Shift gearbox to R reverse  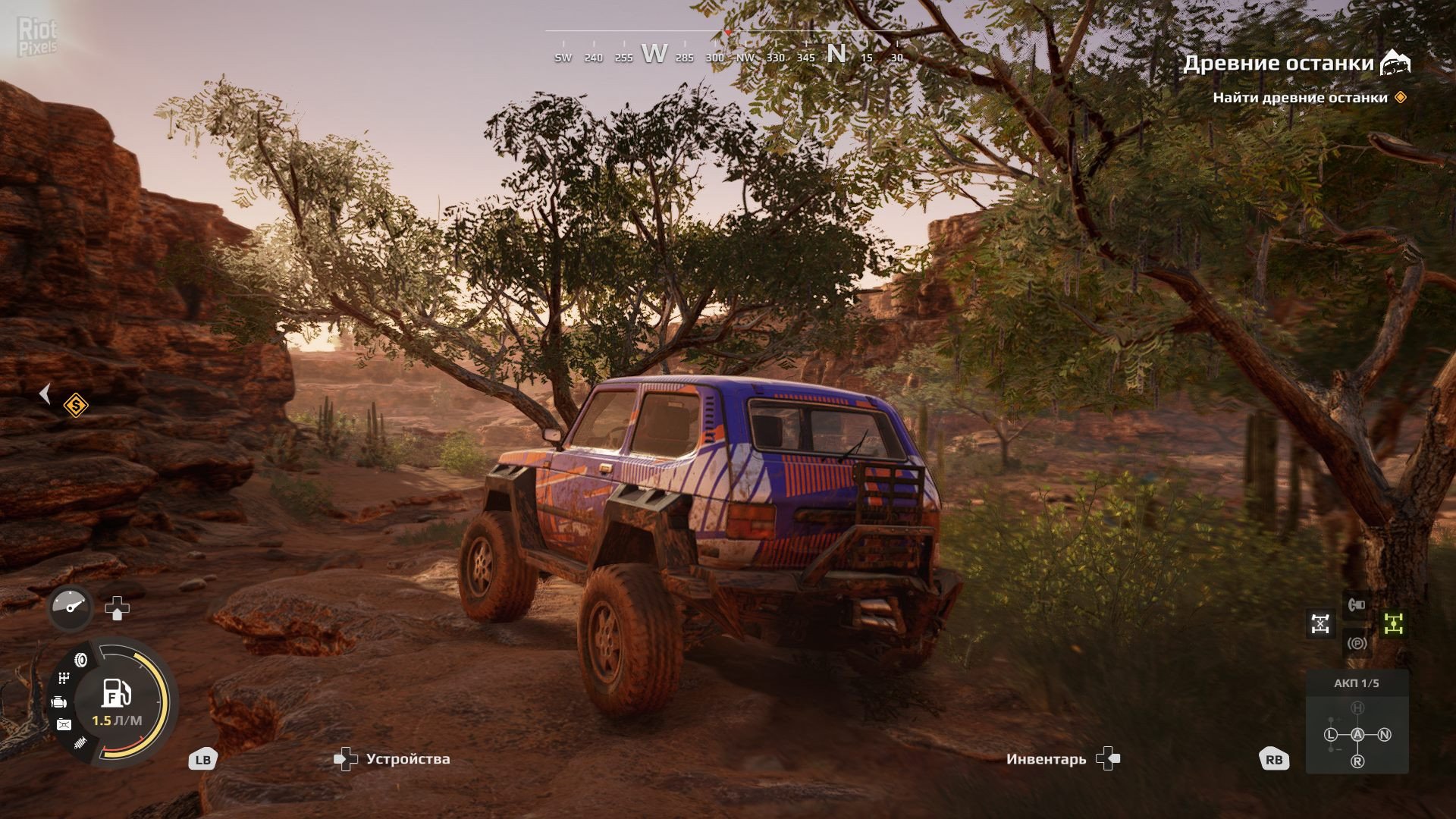1357,761
